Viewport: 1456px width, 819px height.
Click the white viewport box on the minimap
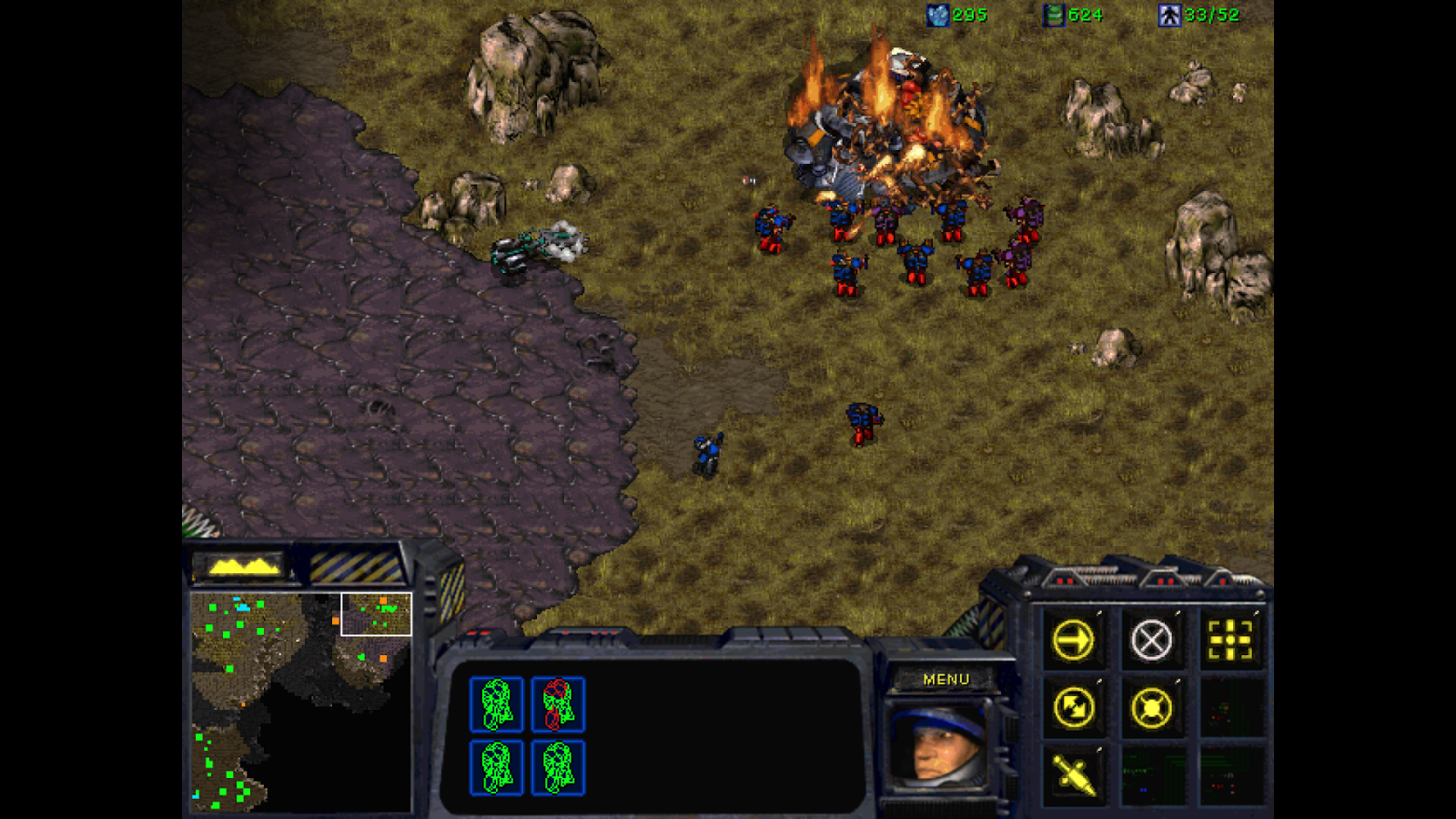(x=375, y=612)
